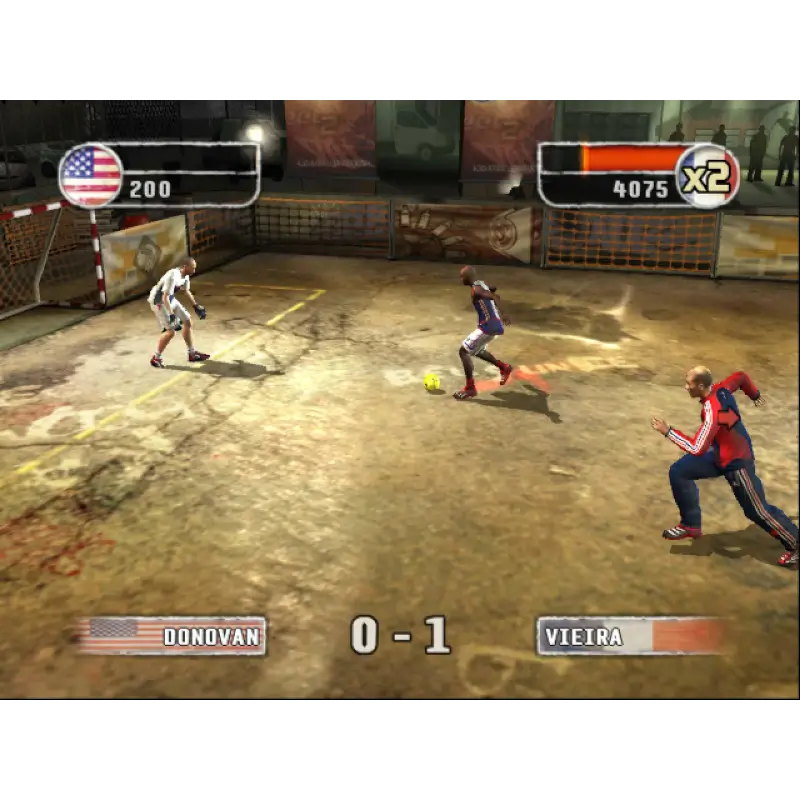Choose the Donovan player name plate
Viewport: 800px width, 800px height.
tap(172, 636)
